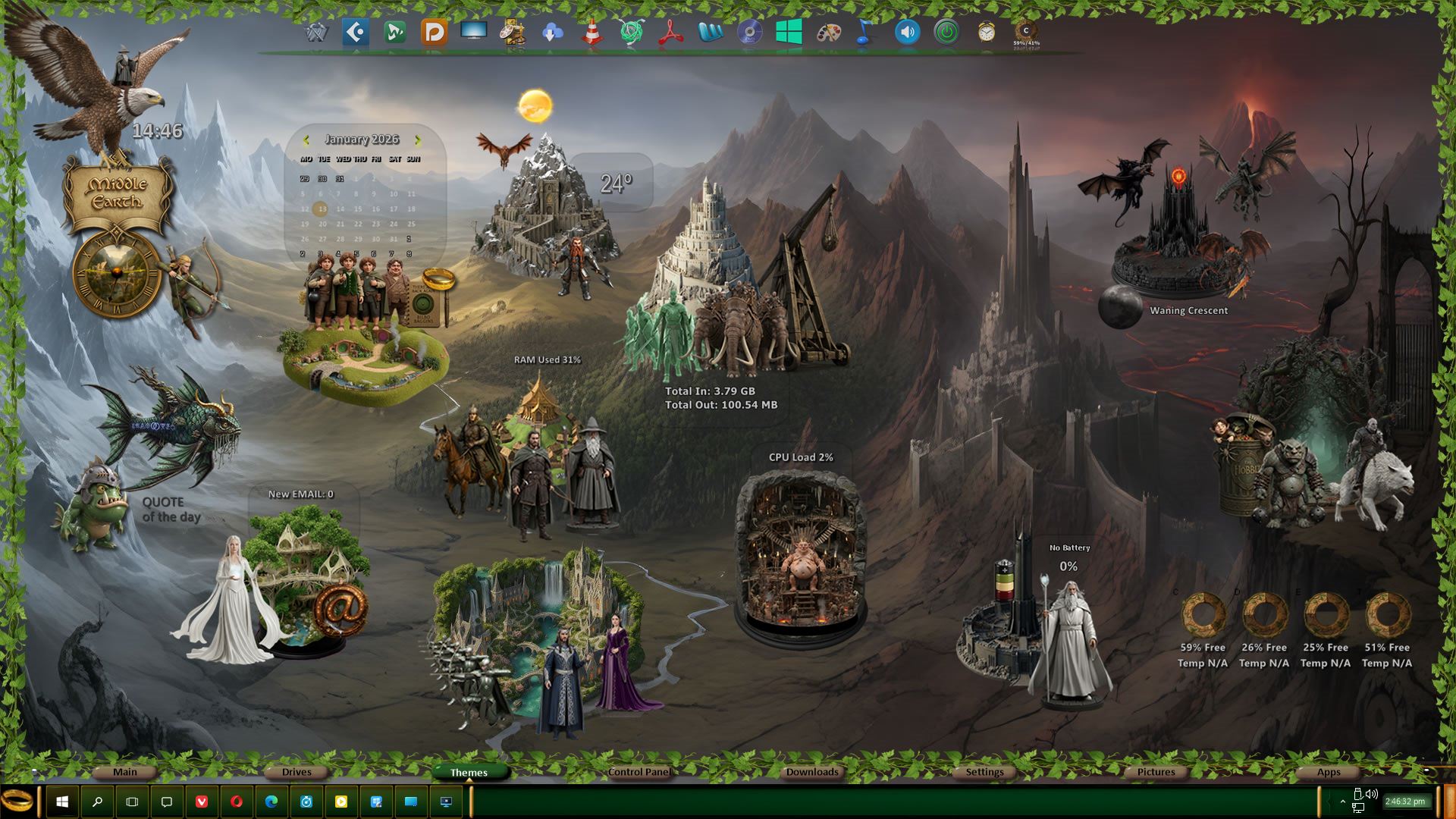Click the green power button dock icon
1456x819 pixels.
coord(946,33)
